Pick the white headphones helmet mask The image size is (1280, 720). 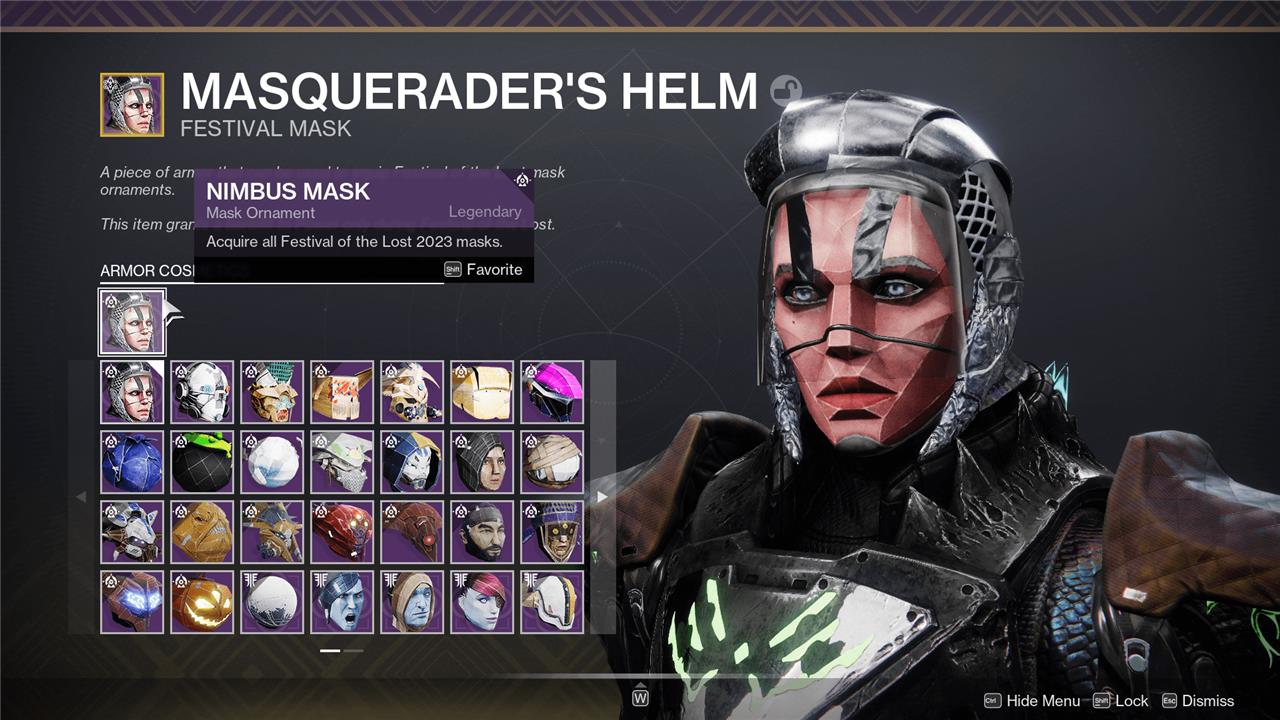coord(202,392)
